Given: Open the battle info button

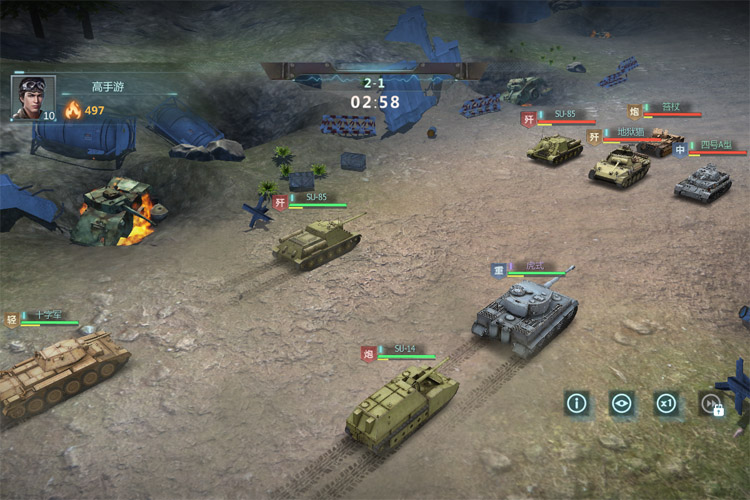Looking at the screenshot, I should click(576, 404).
